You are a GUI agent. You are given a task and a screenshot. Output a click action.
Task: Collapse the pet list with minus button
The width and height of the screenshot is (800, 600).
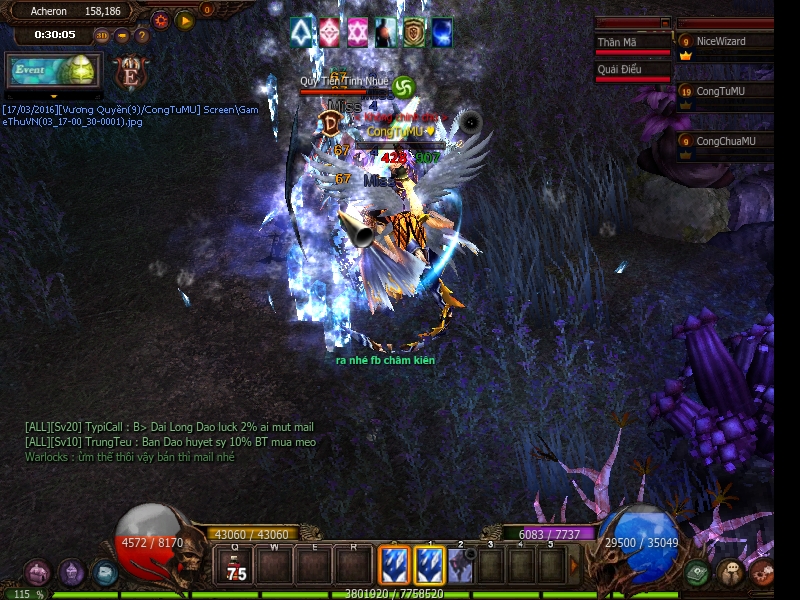(x=665, y=22)
